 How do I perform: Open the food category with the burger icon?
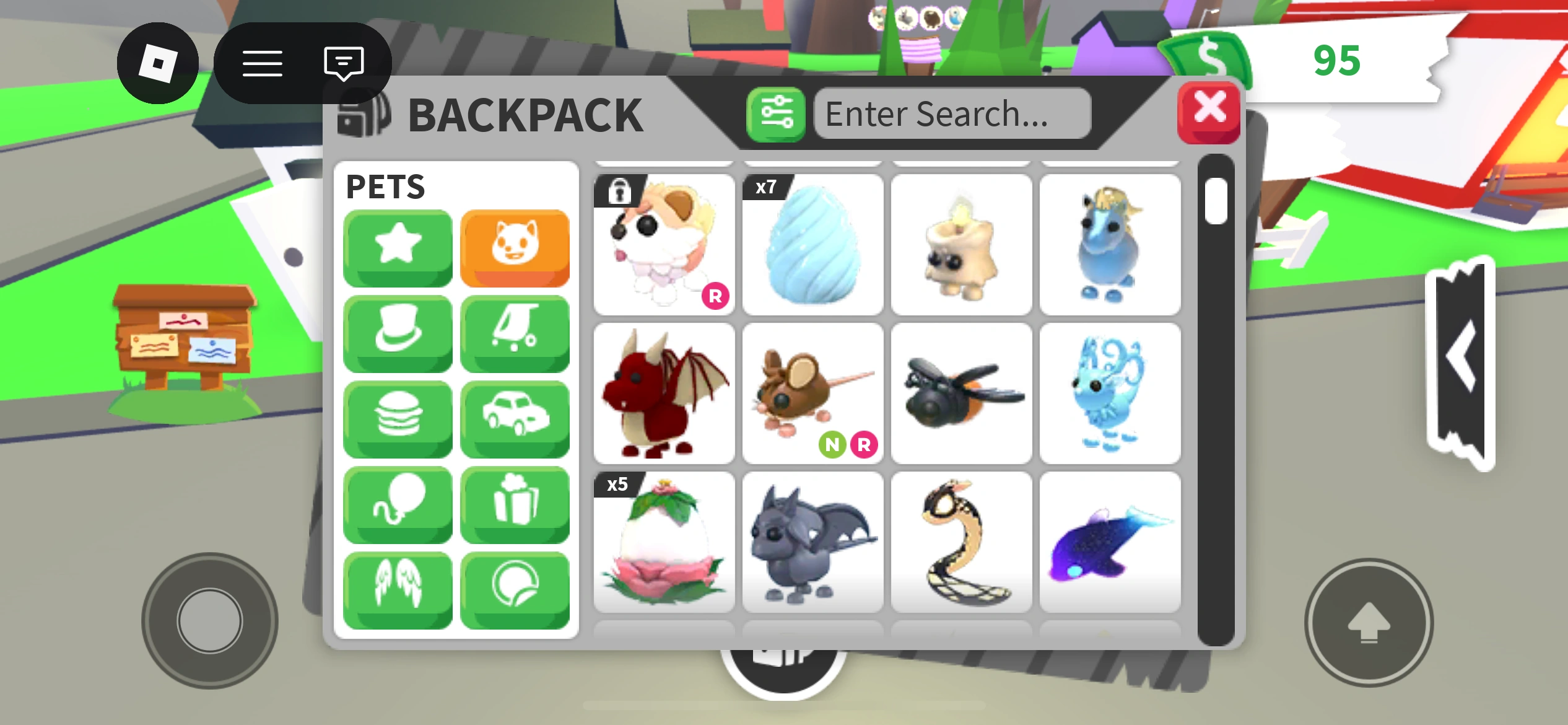click(x=397, y=418)
